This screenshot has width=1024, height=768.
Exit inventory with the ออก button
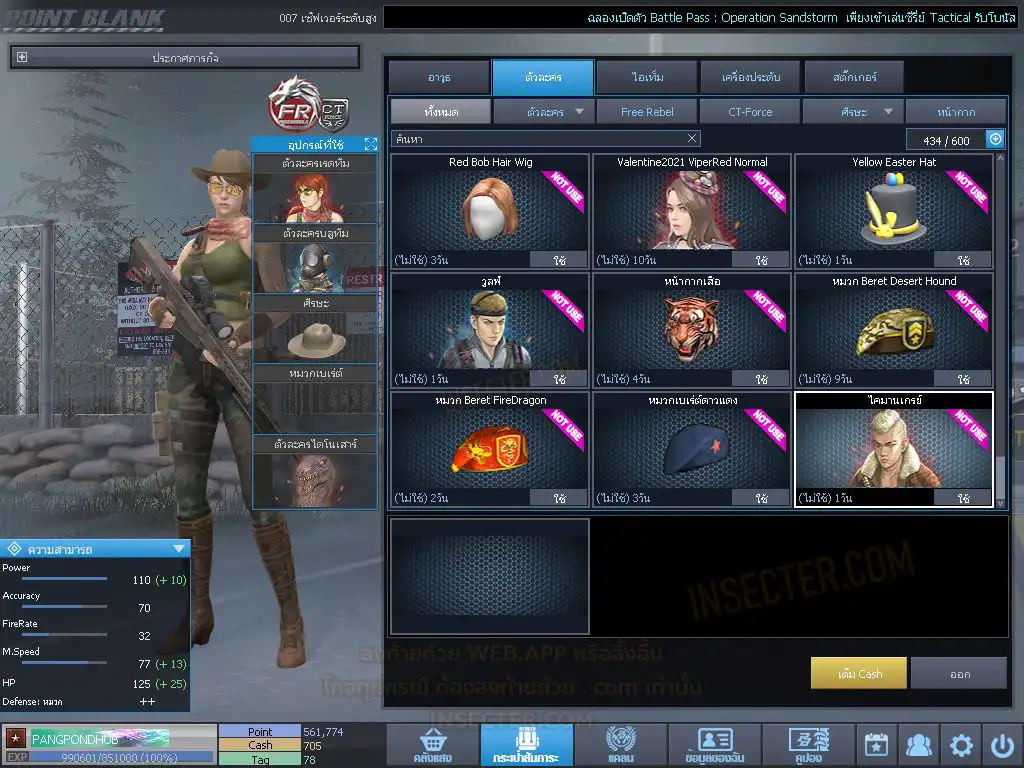coord(959,674)
